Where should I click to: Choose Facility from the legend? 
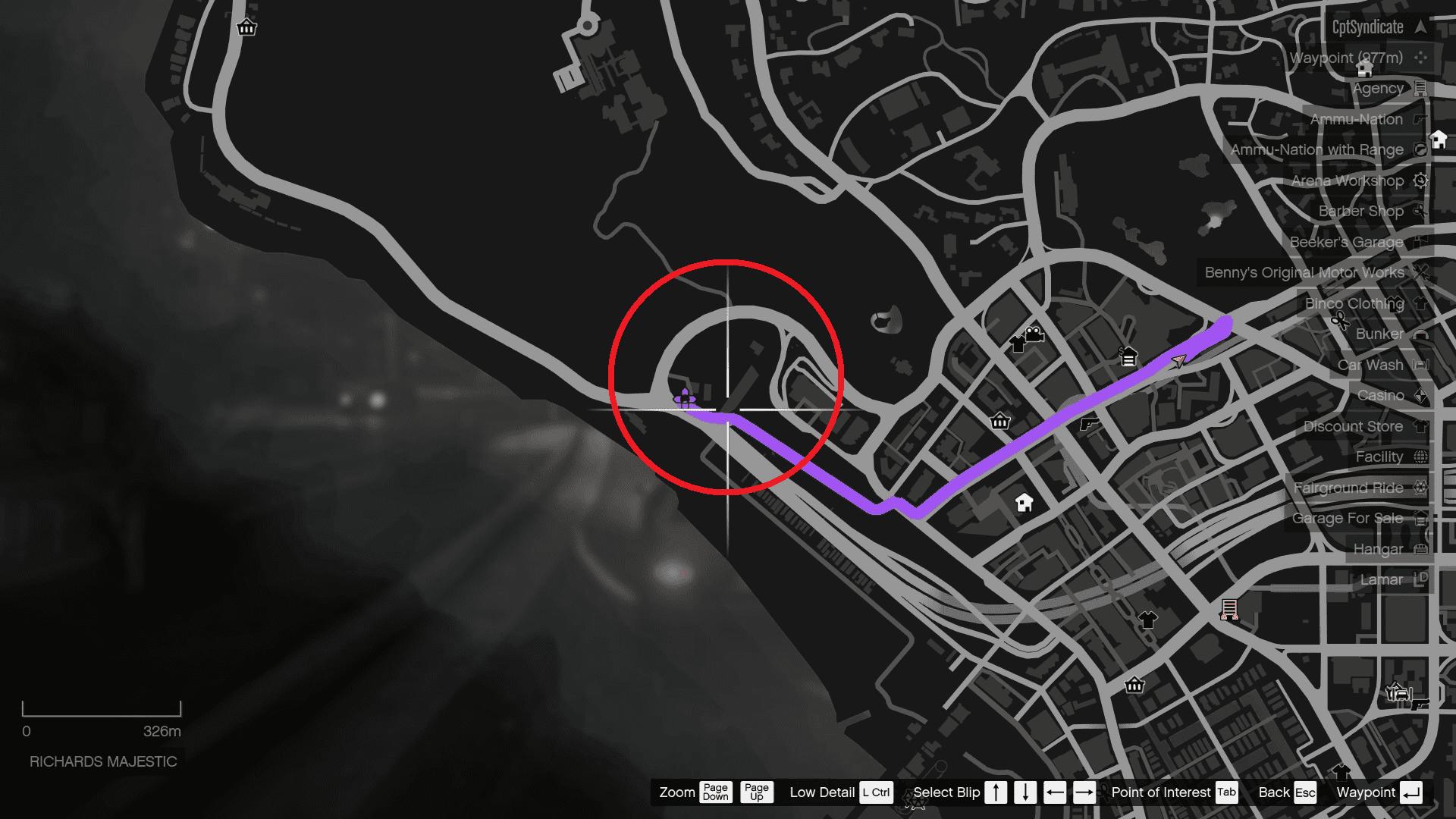coord(1379,457)
